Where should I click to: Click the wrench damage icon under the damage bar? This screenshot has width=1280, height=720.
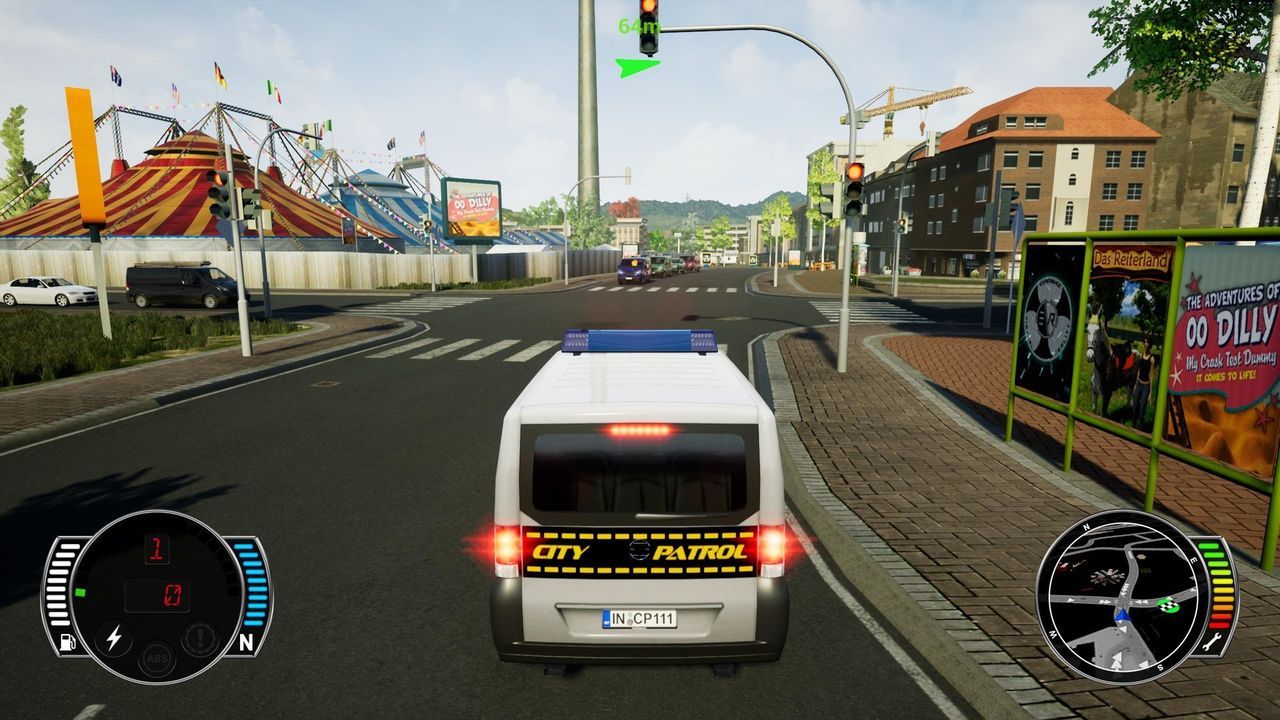tap(1212, 642)
